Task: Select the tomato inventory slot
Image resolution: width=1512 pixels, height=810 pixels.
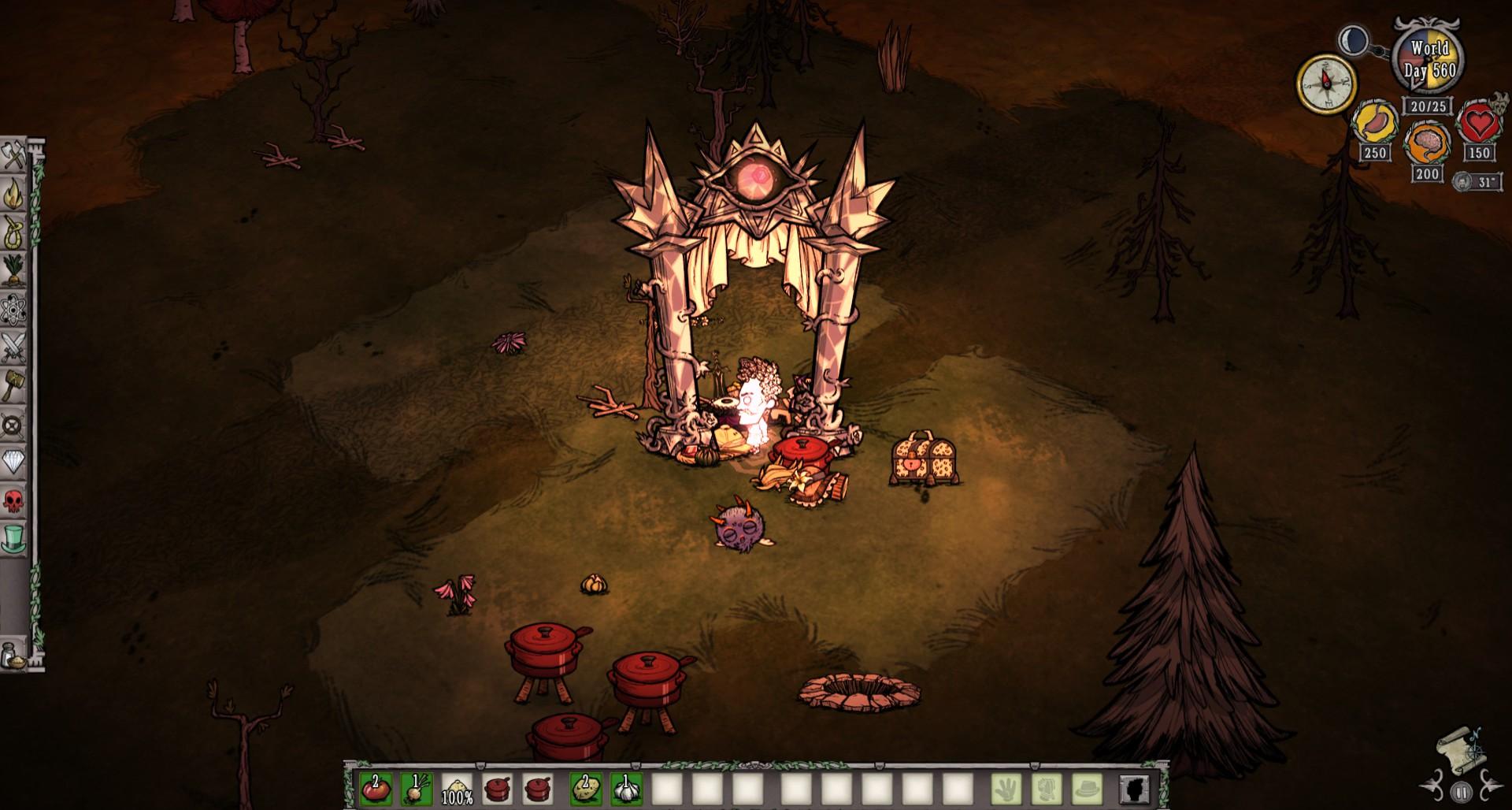Action: tap(376, 788)
